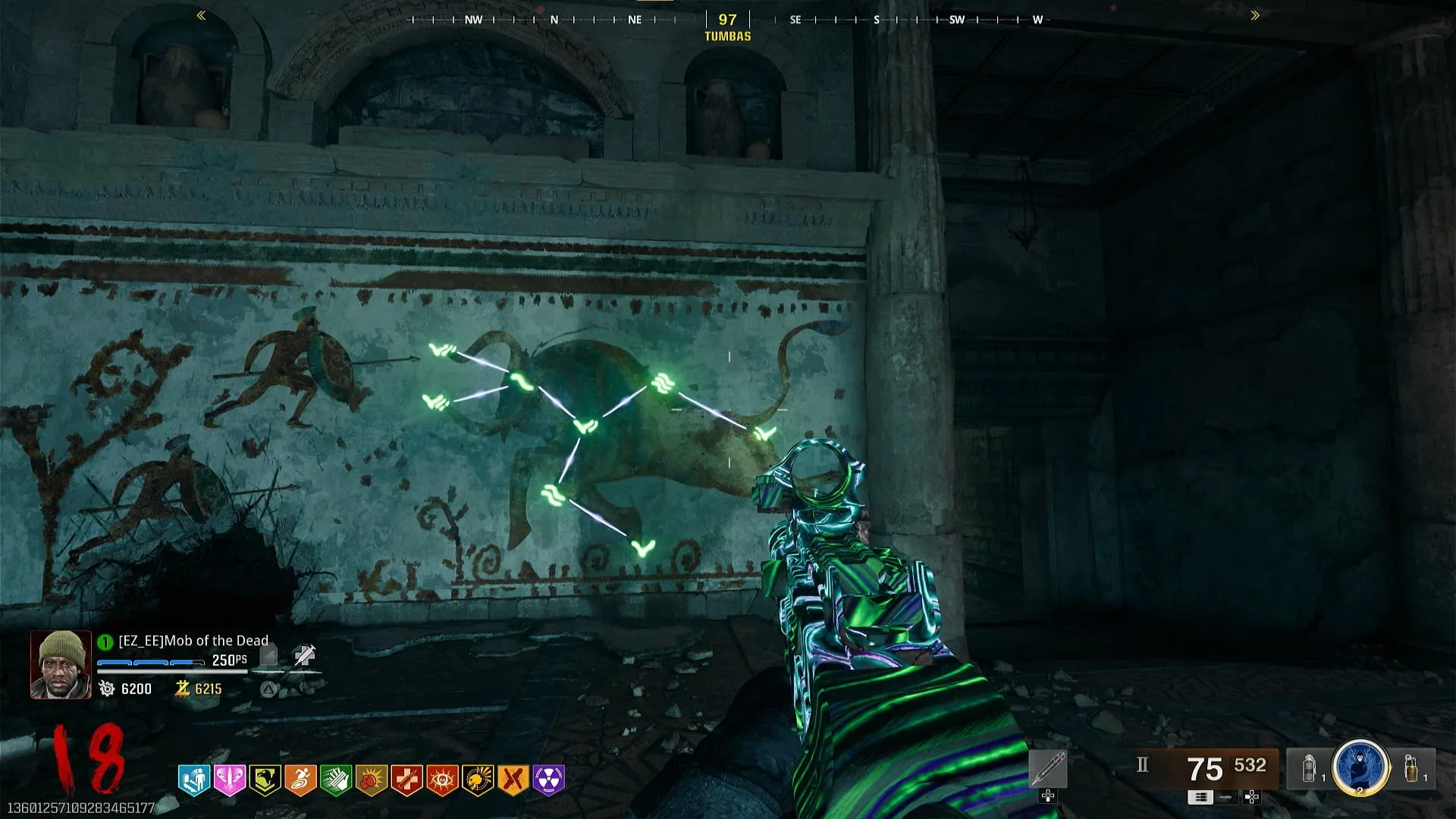Activate the self-revive syringe icon

(x=305, y=655)
